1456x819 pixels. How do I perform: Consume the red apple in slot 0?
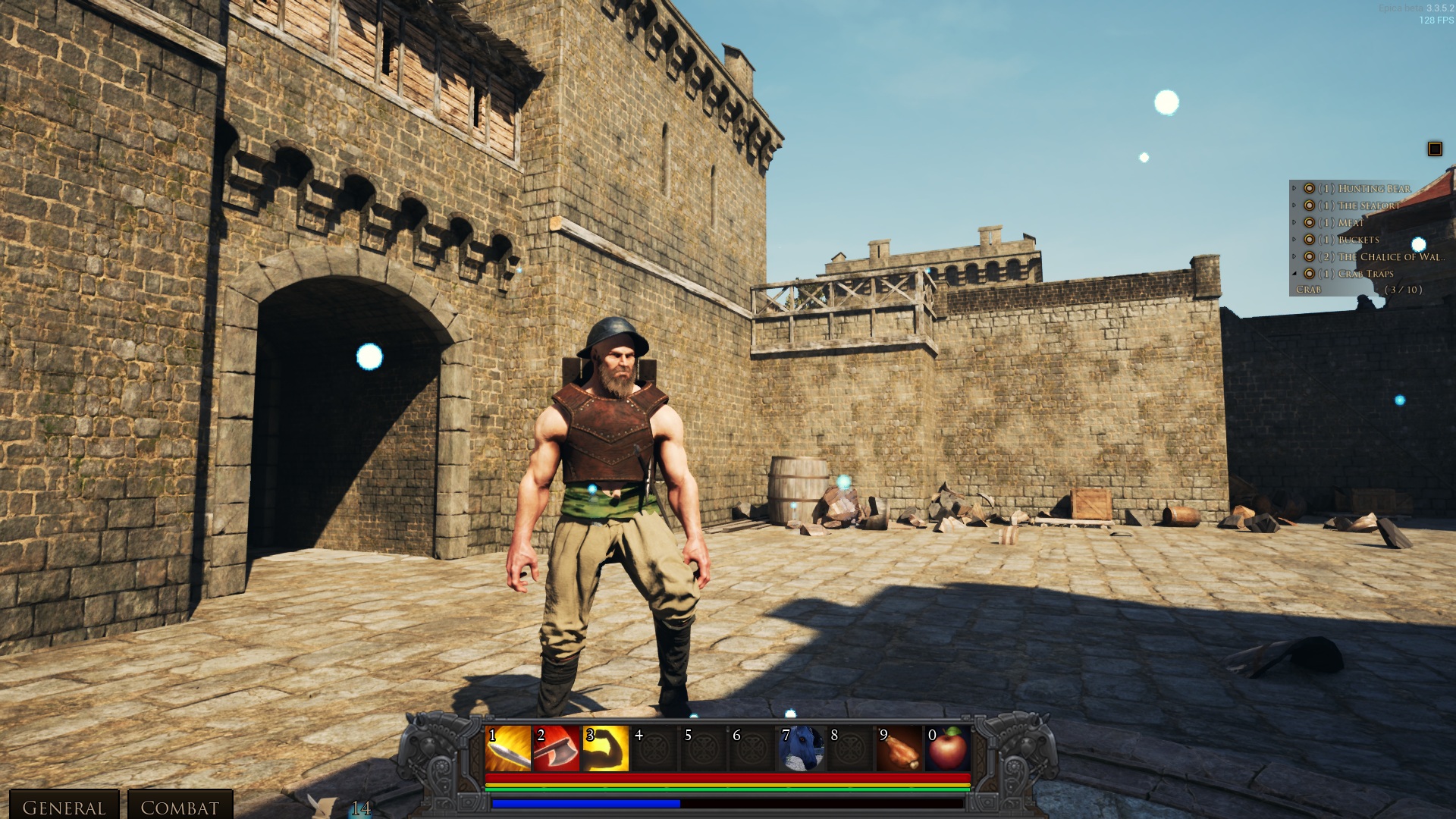tap(948, 748)
